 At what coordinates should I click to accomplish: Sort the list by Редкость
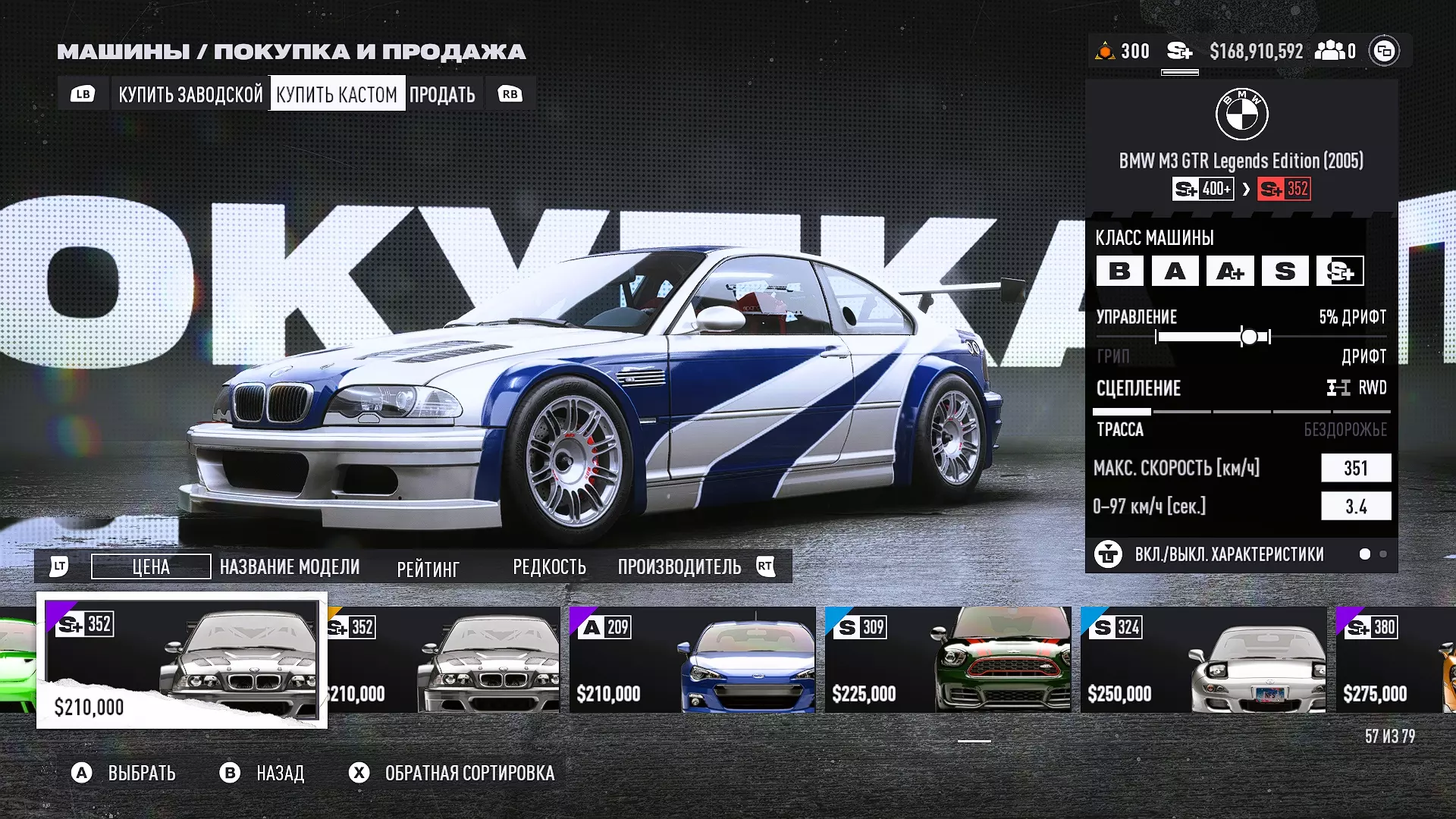[x=549, y=566]
